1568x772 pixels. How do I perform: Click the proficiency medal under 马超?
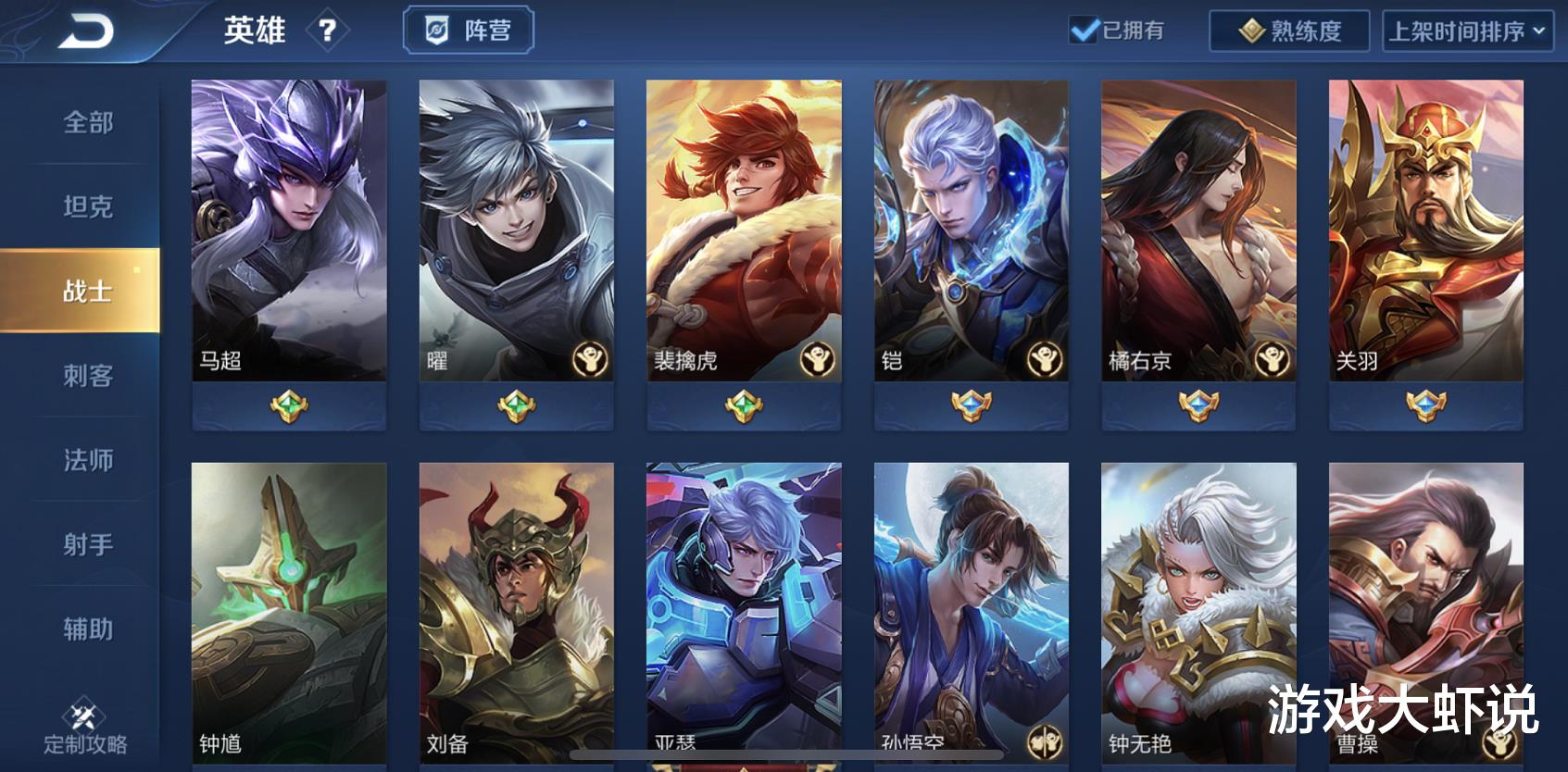[x=288, y=405]
